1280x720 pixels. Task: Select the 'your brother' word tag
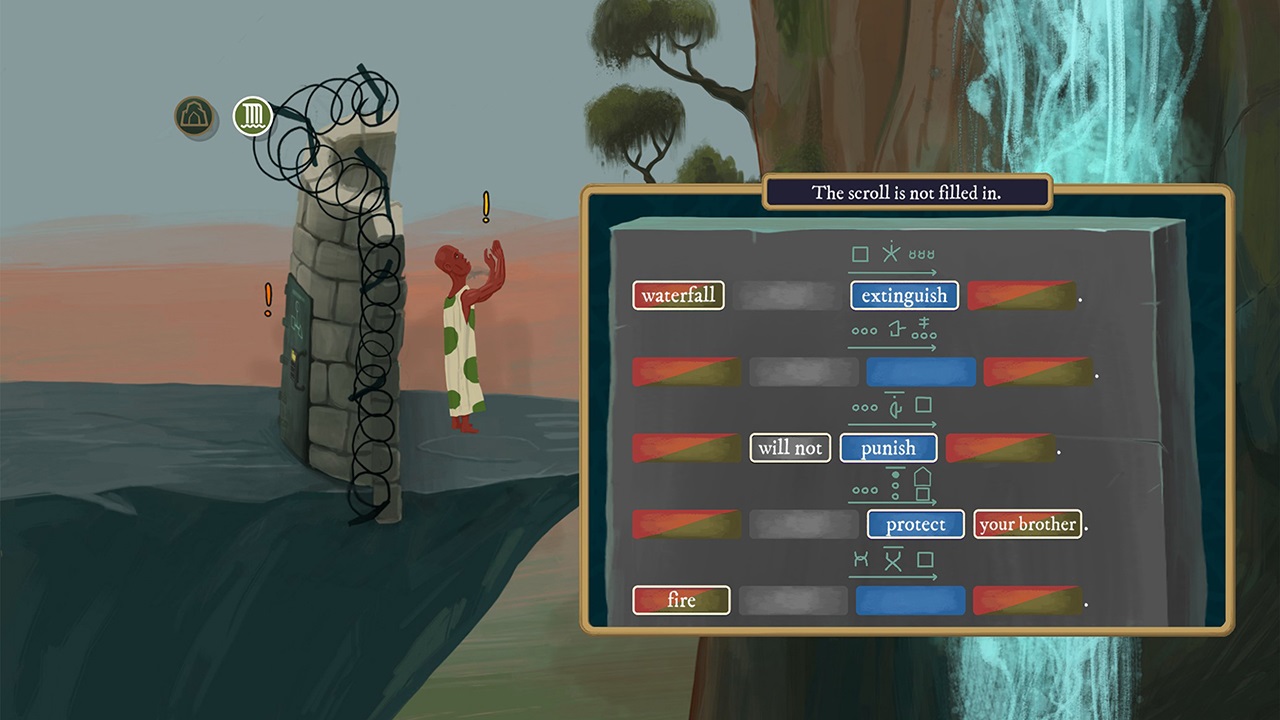coord(1027,523)
